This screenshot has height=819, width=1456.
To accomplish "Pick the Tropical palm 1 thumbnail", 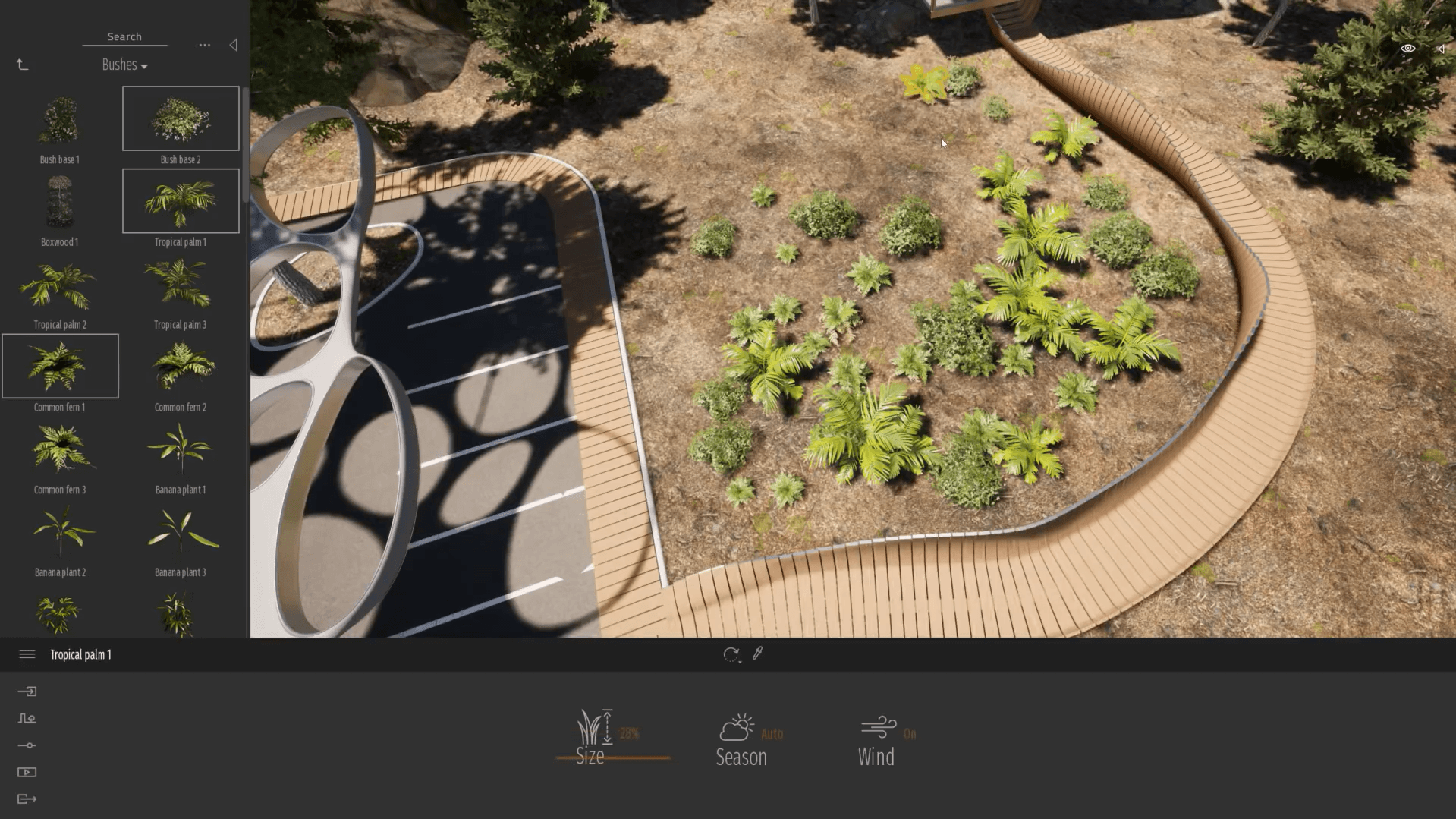I will coord(181,202).
